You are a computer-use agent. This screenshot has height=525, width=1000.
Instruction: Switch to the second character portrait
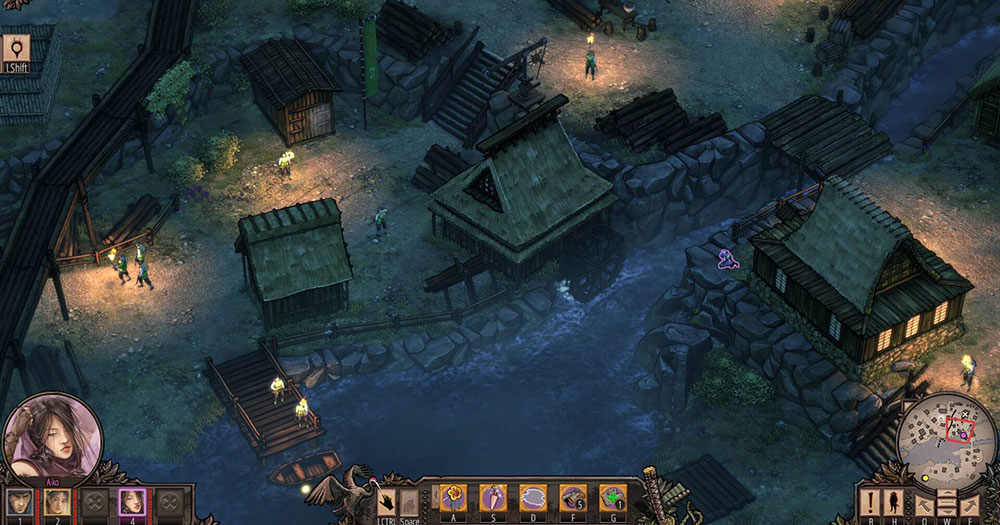click(x=55, y=503)
